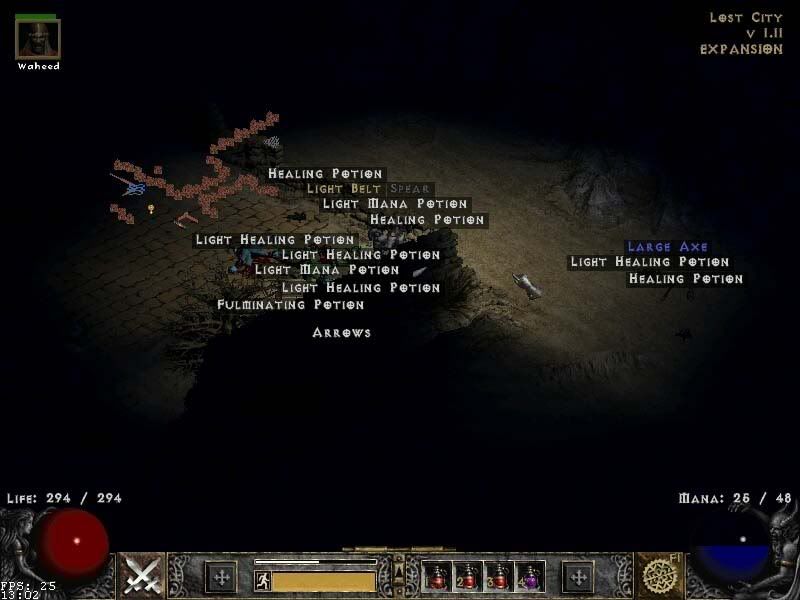This screenshot has width=800, height=600.
Task: Pick up the Arrows label
Action: [x=341, y=332]
